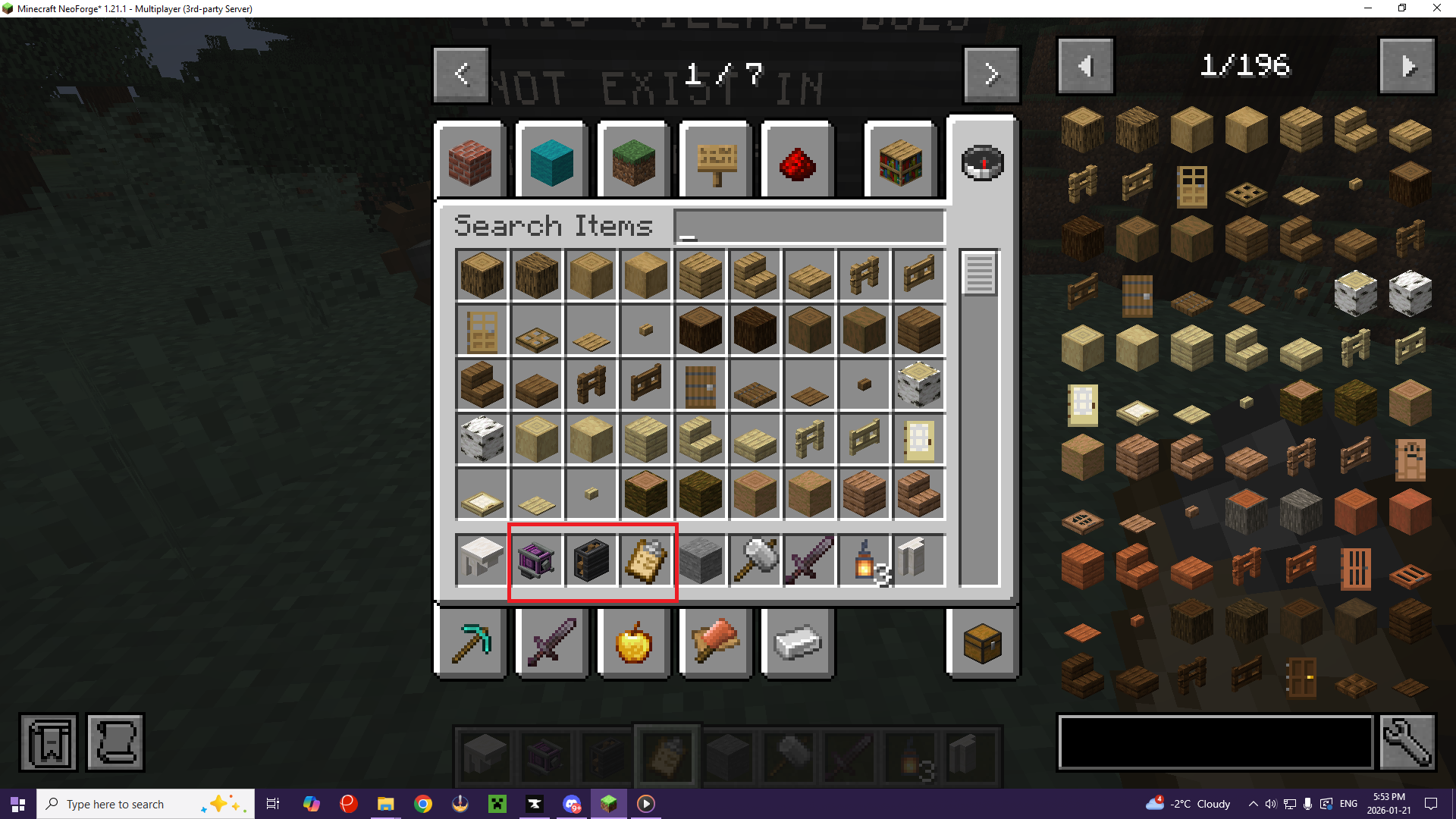This screenshot has height=819, width=1456.
Task: Select the soul lantern in the inventory grid
Action: (864, 560)
